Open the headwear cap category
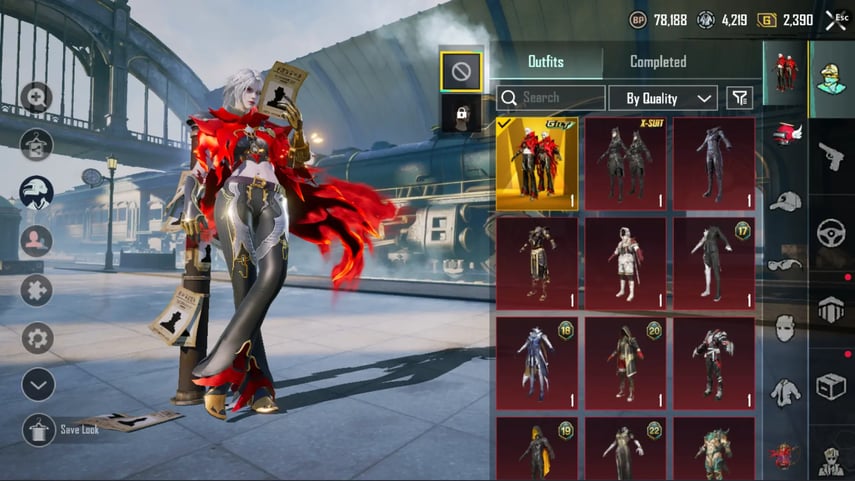 [785, 201]
